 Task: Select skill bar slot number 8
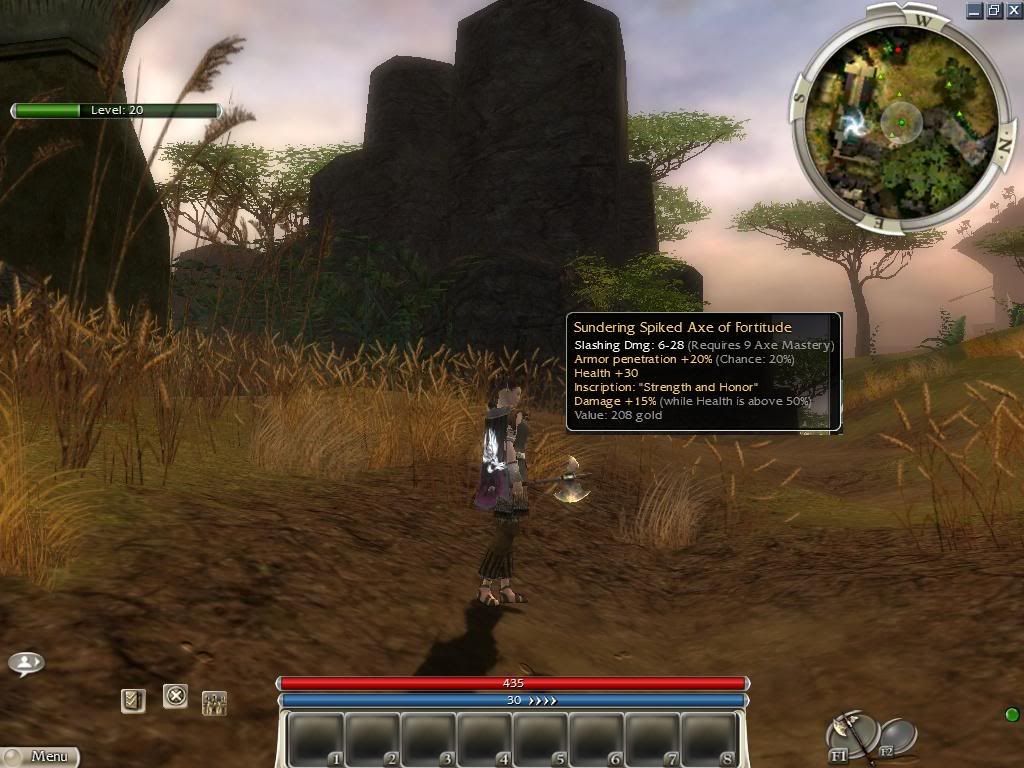(709, 739)
